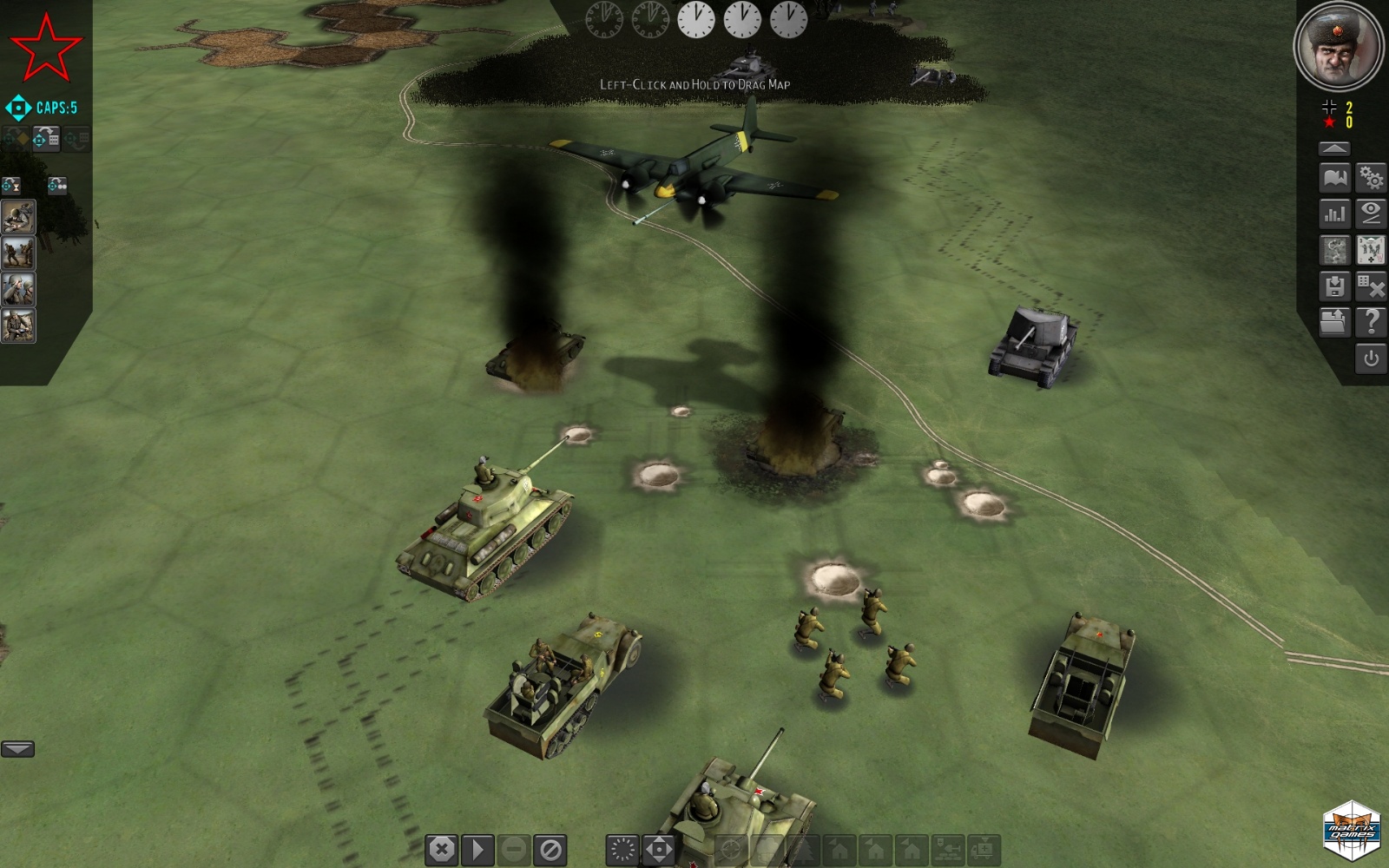Click the command point grid conversion button
This screenshot has width=1389, height=868.
(46, 138)
